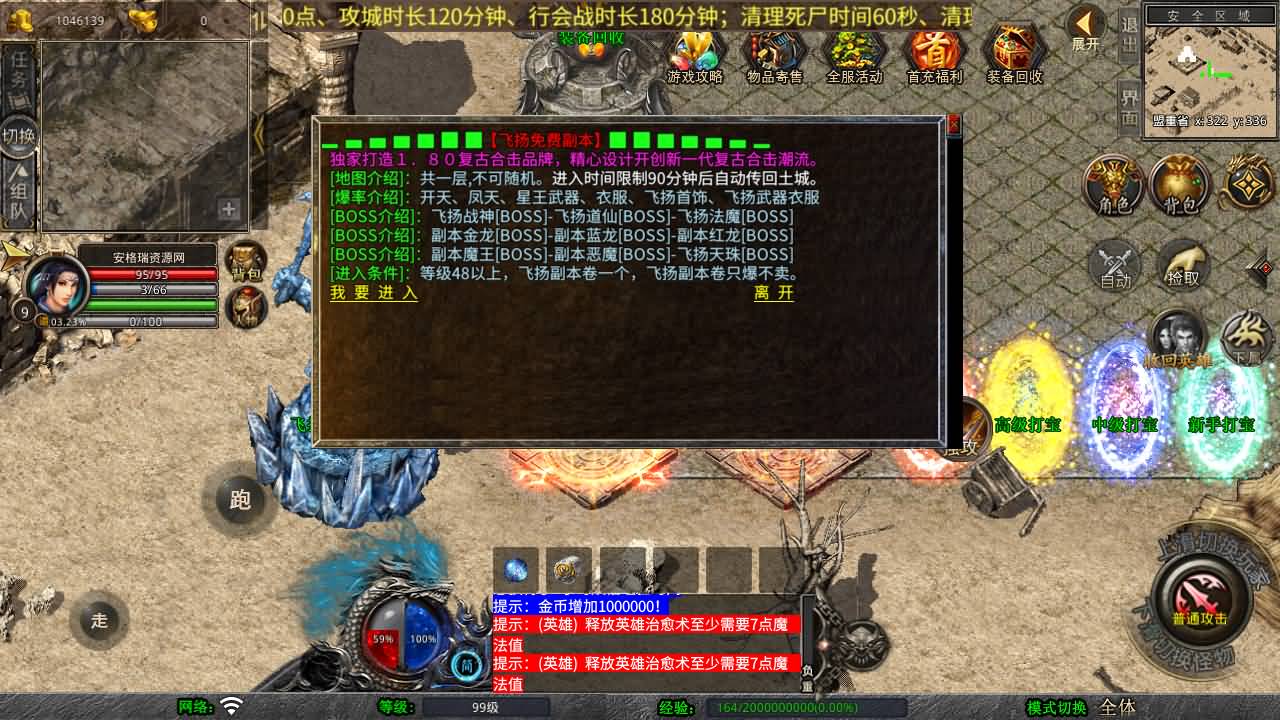Activate 捡取 to pick up items
1280x720 pixels.
pos(1183,265)
